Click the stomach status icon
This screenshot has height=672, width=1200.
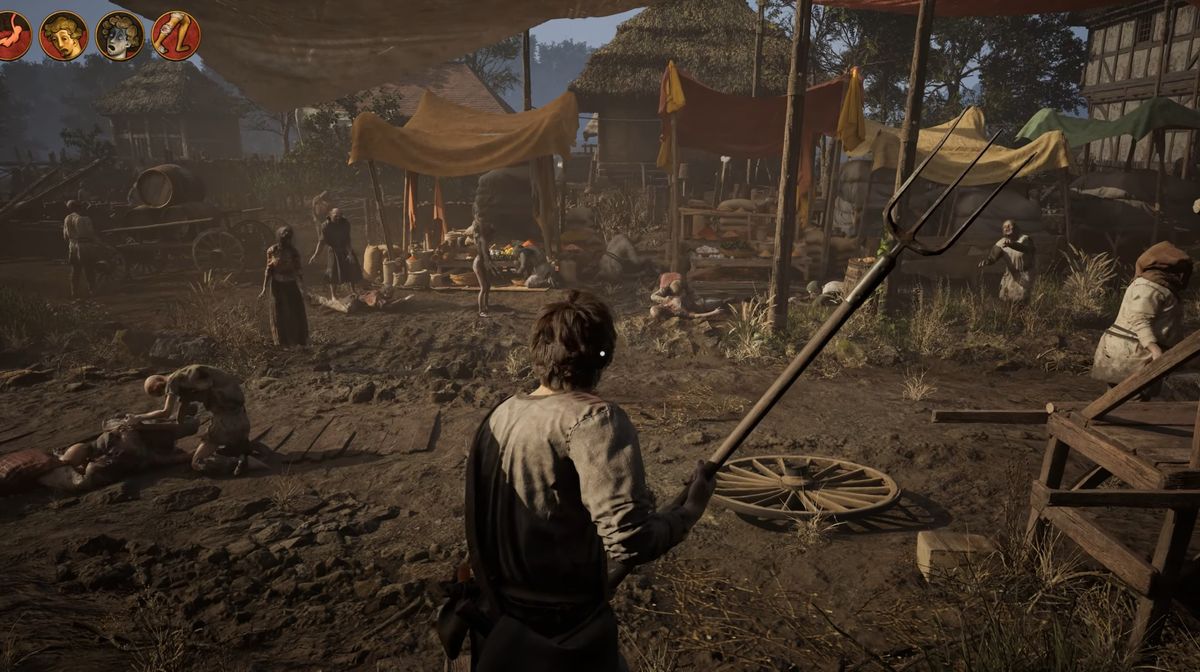point(10,36)
